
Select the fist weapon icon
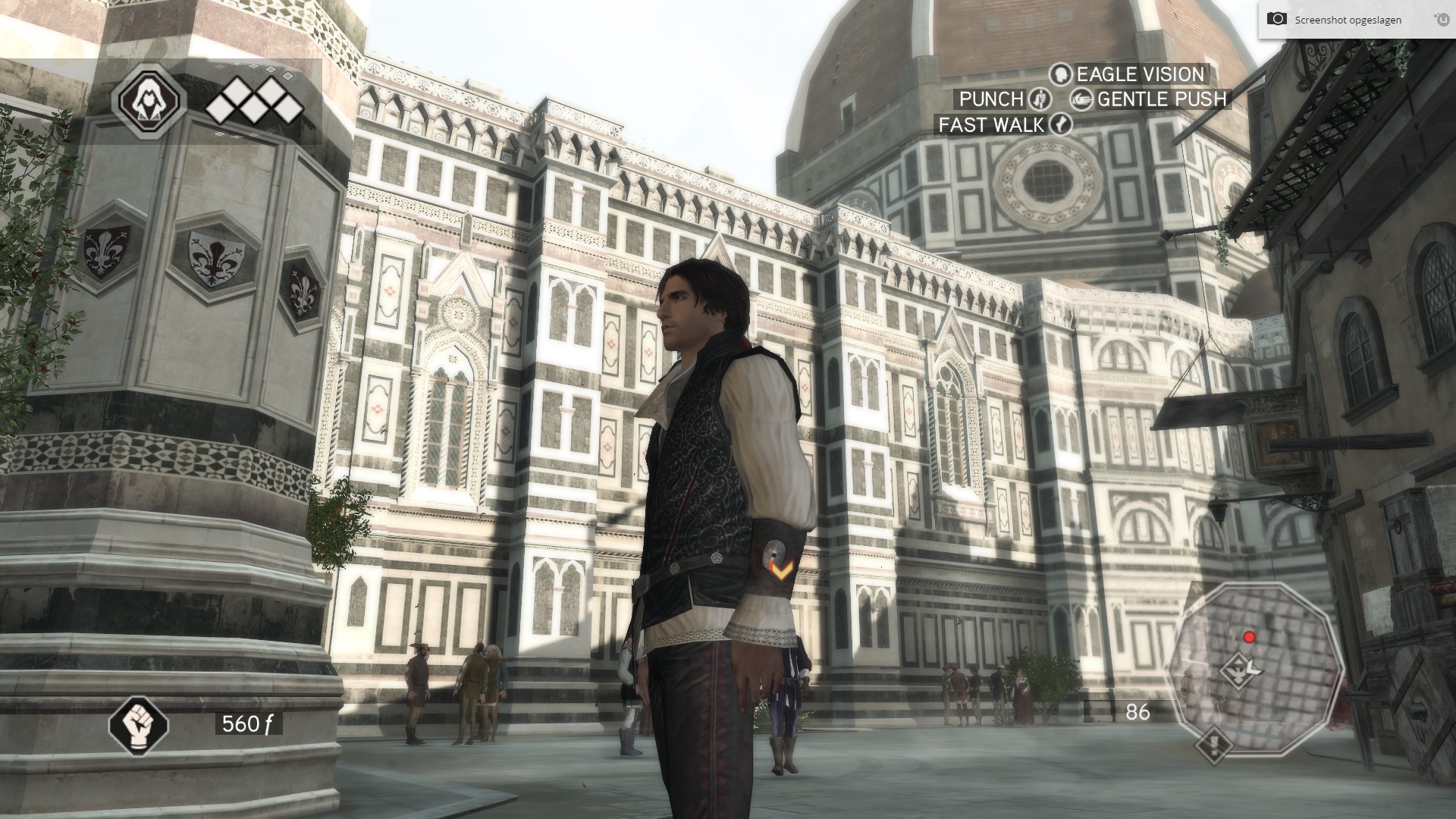pyautogui.click(x=138, y=723)
